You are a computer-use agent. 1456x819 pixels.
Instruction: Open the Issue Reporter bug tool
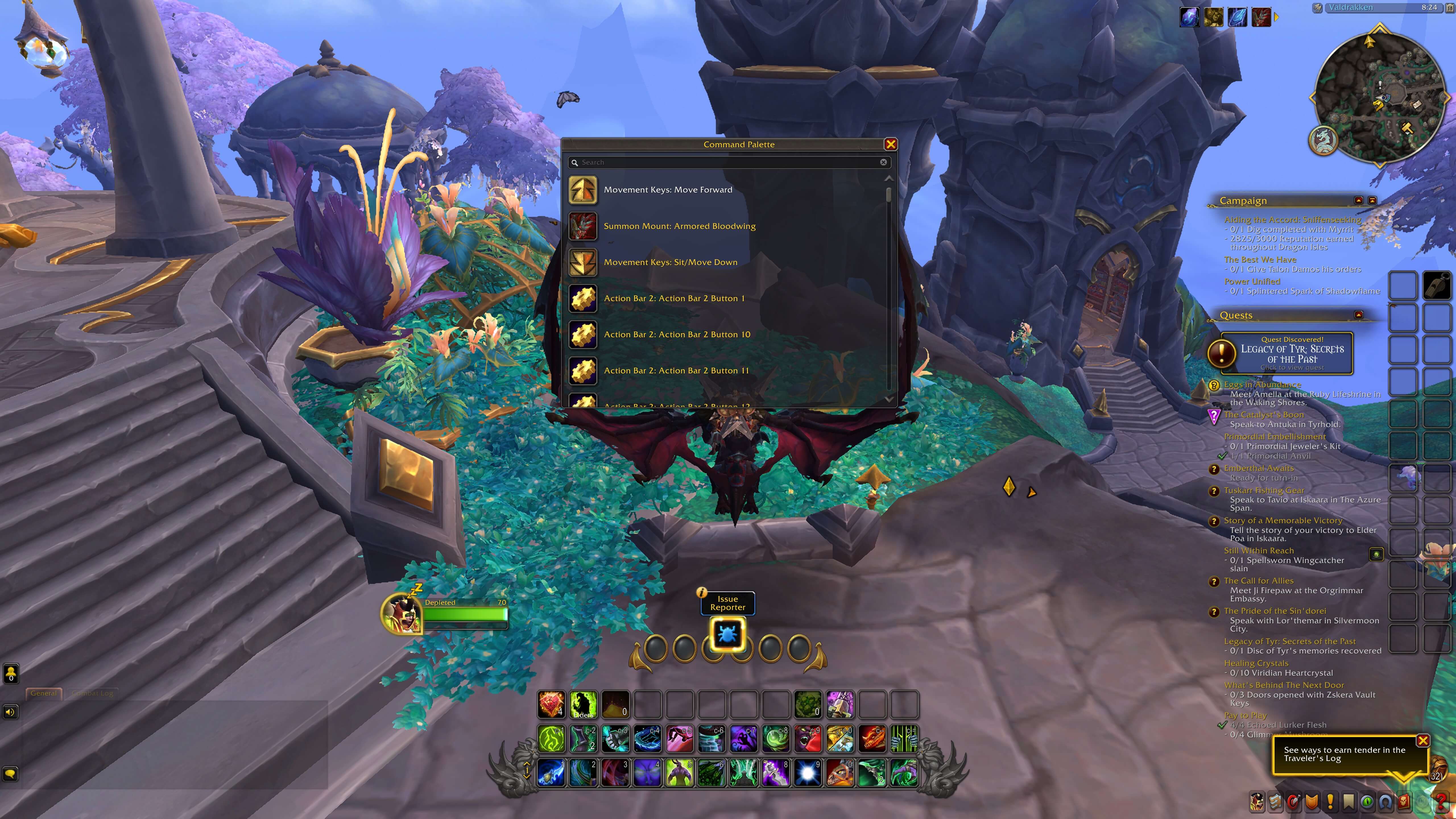(727, 634)
